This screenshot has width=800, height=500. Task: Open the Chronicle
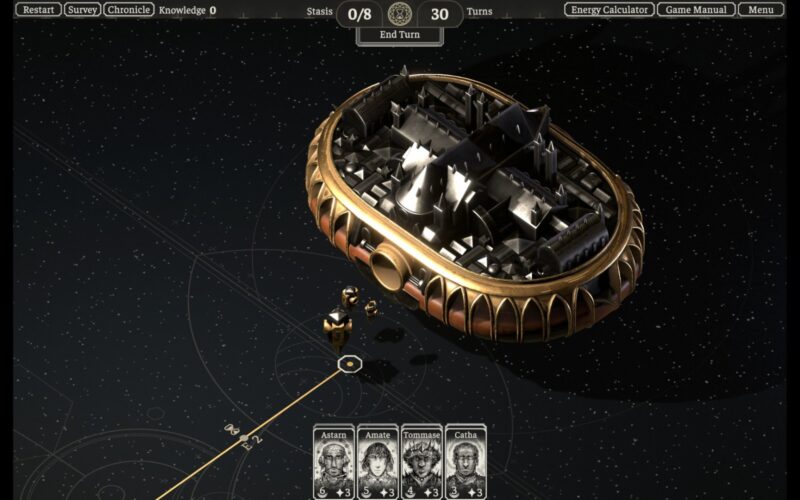point(129,10)
